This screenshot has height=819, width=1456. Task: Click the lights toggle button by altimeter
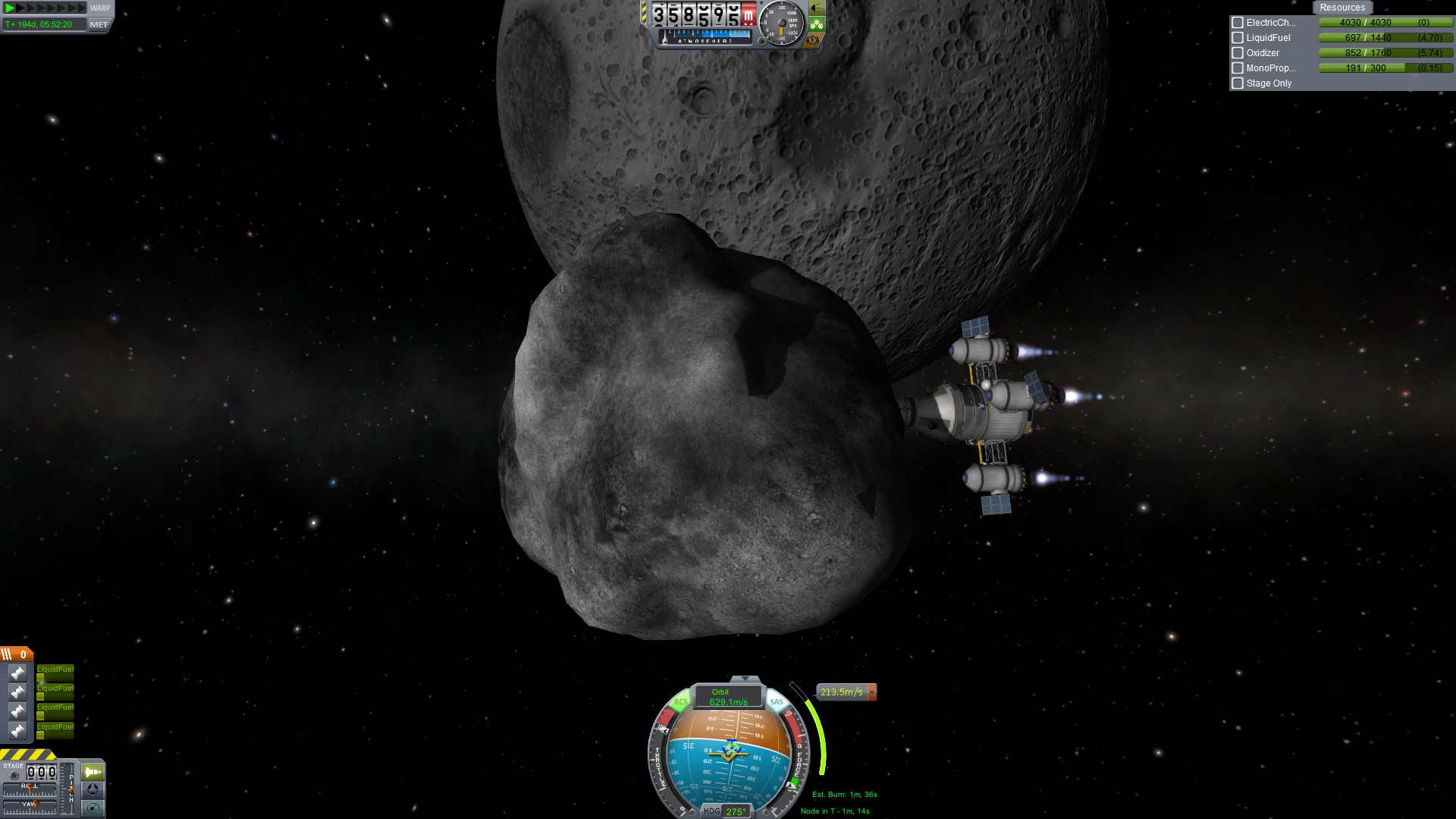click(816, 8)
